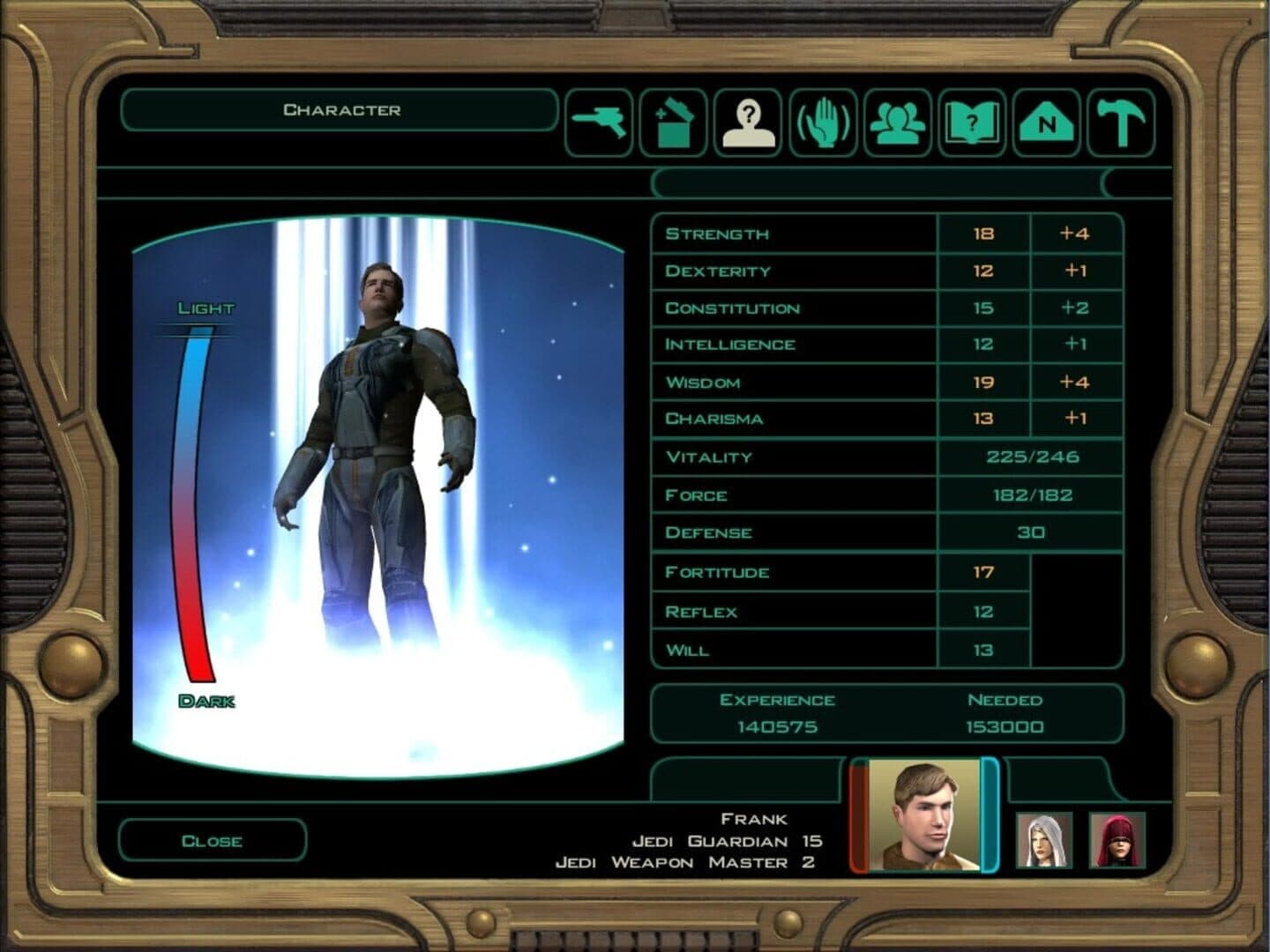Select the Character screen icon
This screenshot has height=952, width=1270.
[748, 123]
